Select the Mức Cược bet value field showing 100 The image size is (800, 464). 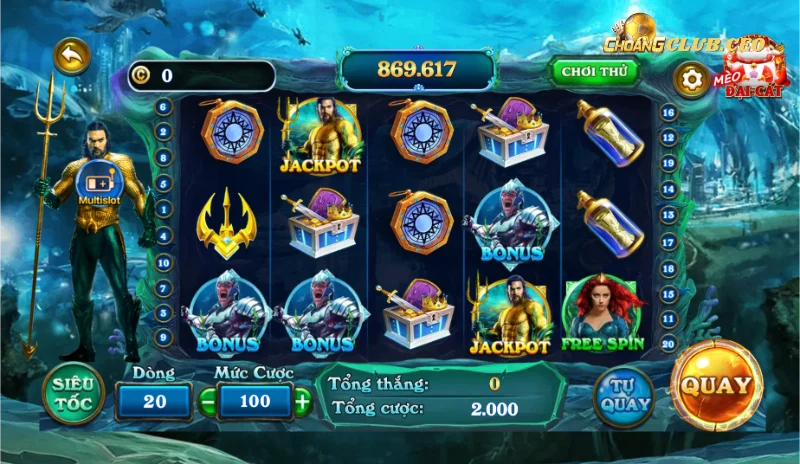pyautogui.click(x=255, y=401)
